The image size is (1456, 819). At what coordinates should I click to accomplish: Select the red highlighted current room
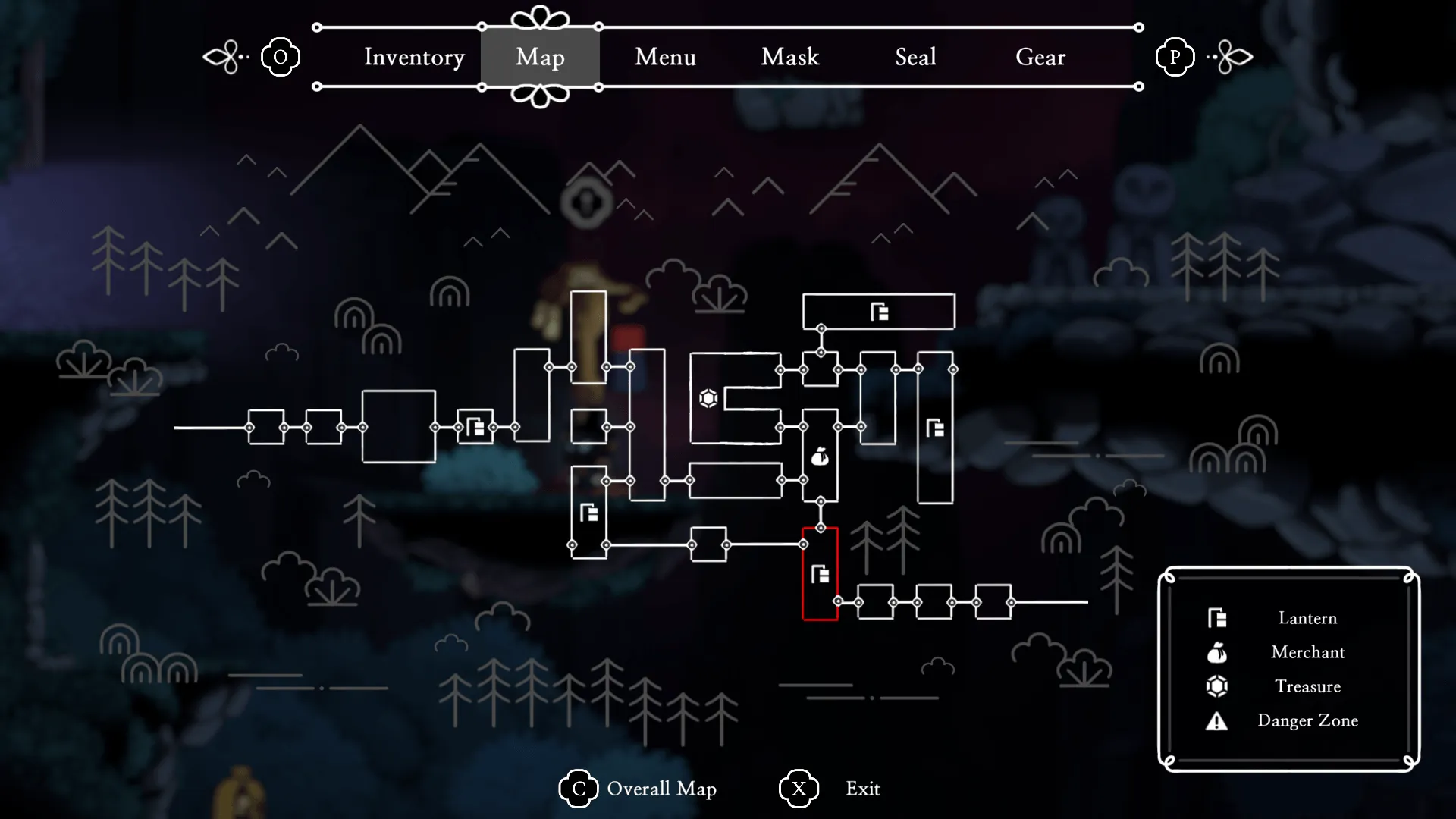[821, 574]
